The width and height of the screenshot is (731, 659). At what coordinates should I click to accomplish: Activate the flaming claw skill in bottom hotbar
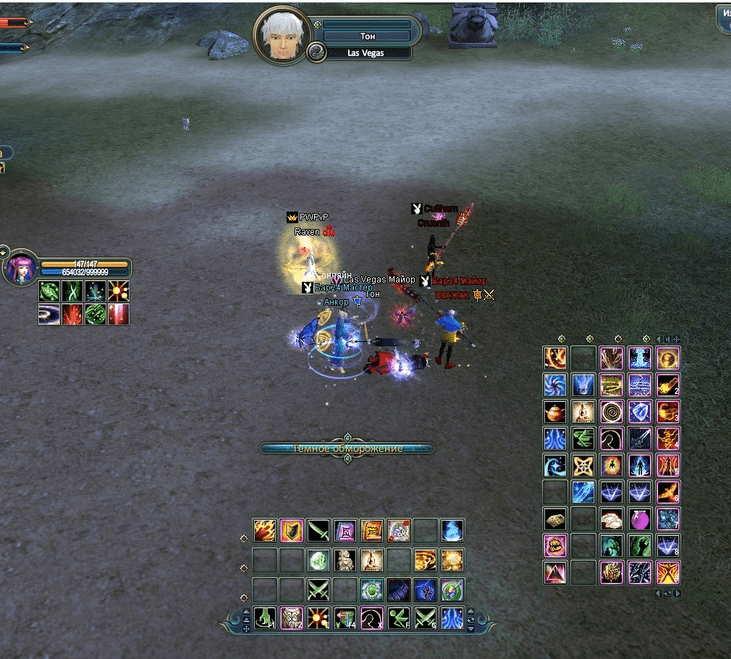coord(264,530)
